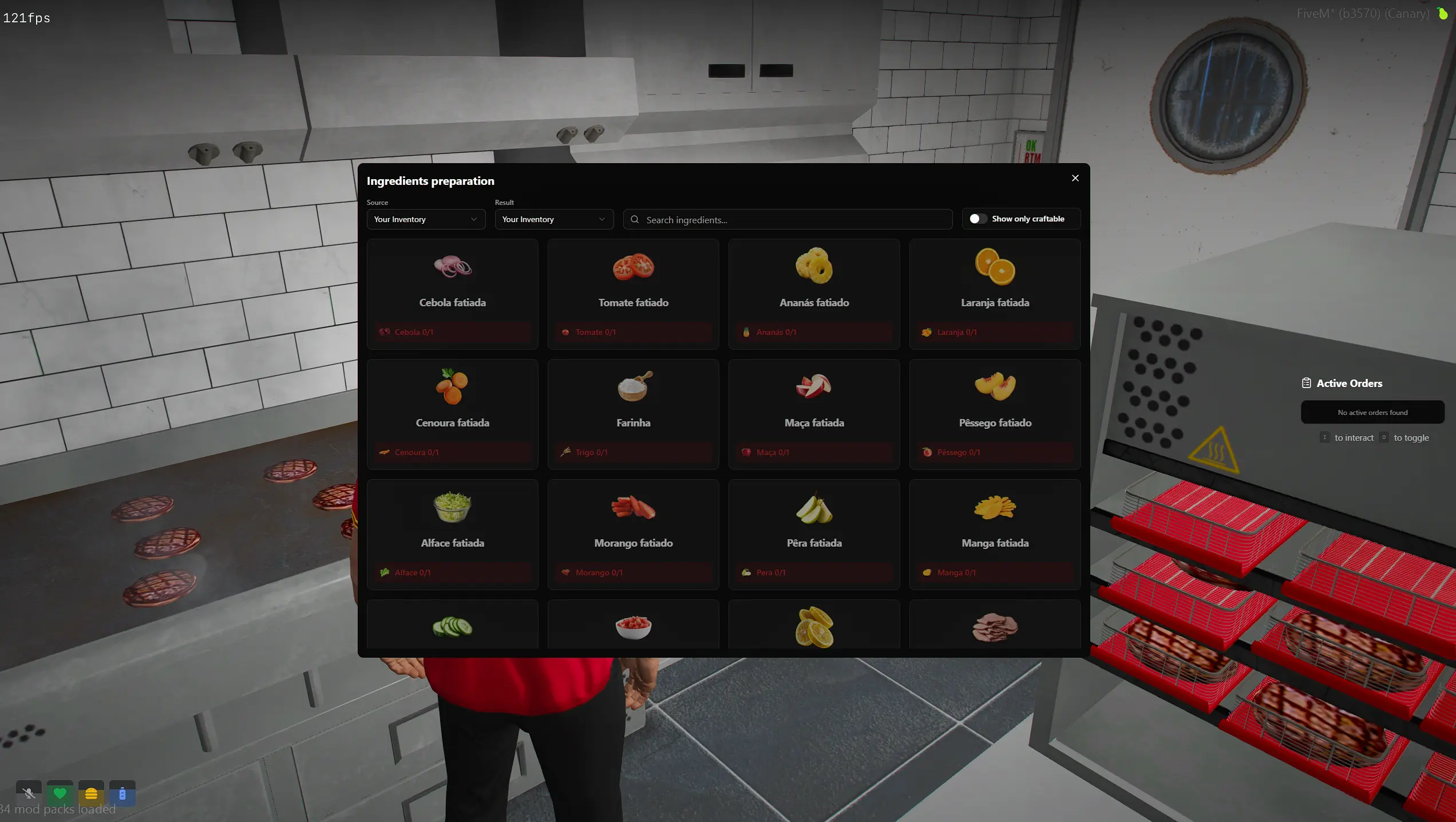Click the No active orders found banner
The height and width of the screenshot is (822, 1456).
(1372, 412)
